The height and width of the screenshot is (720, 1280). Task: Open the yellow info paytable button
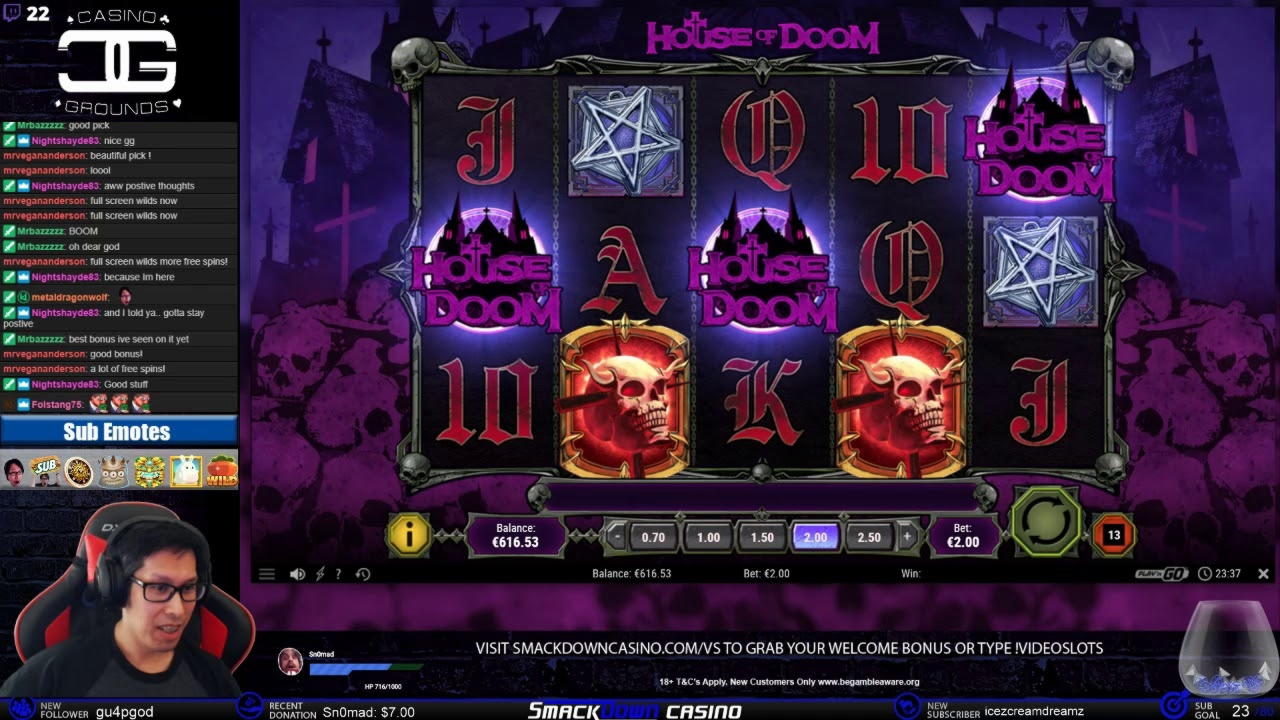(x=409, y=536)
